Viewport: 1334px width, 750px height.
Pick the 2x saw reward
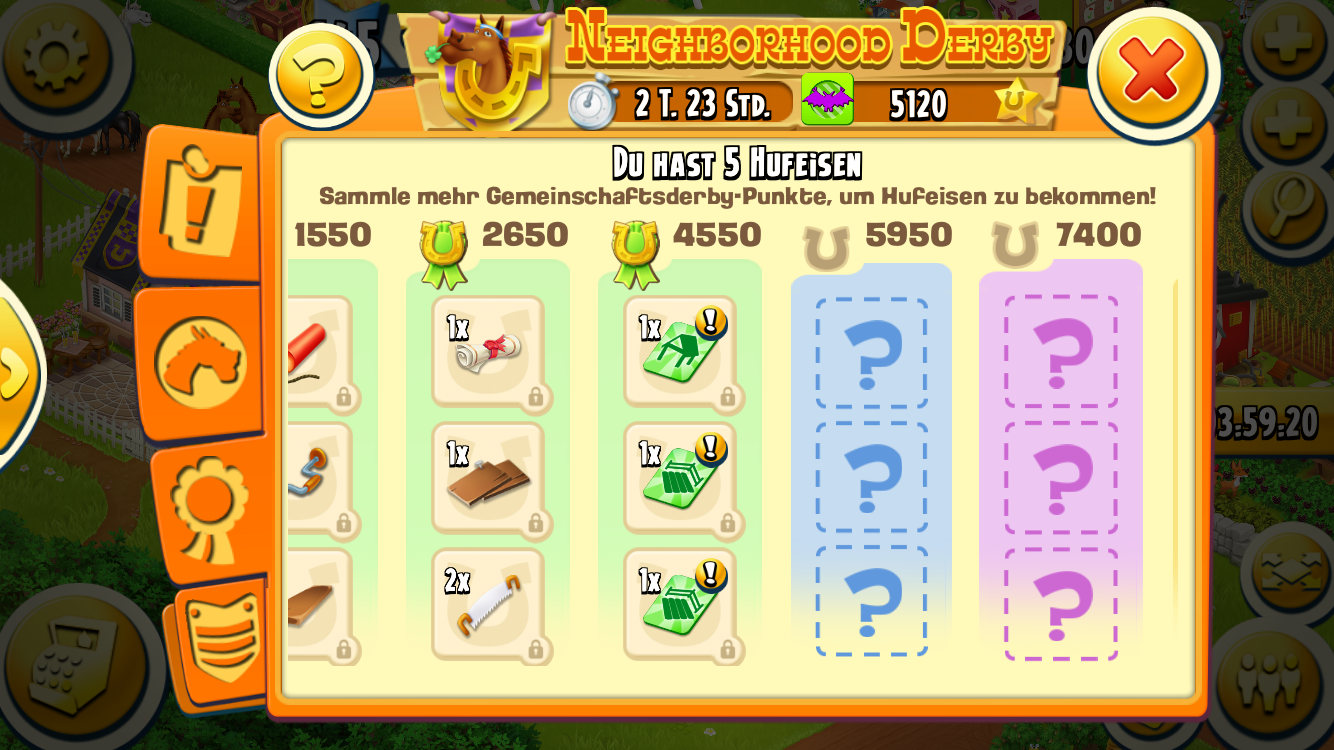[488, 604]
